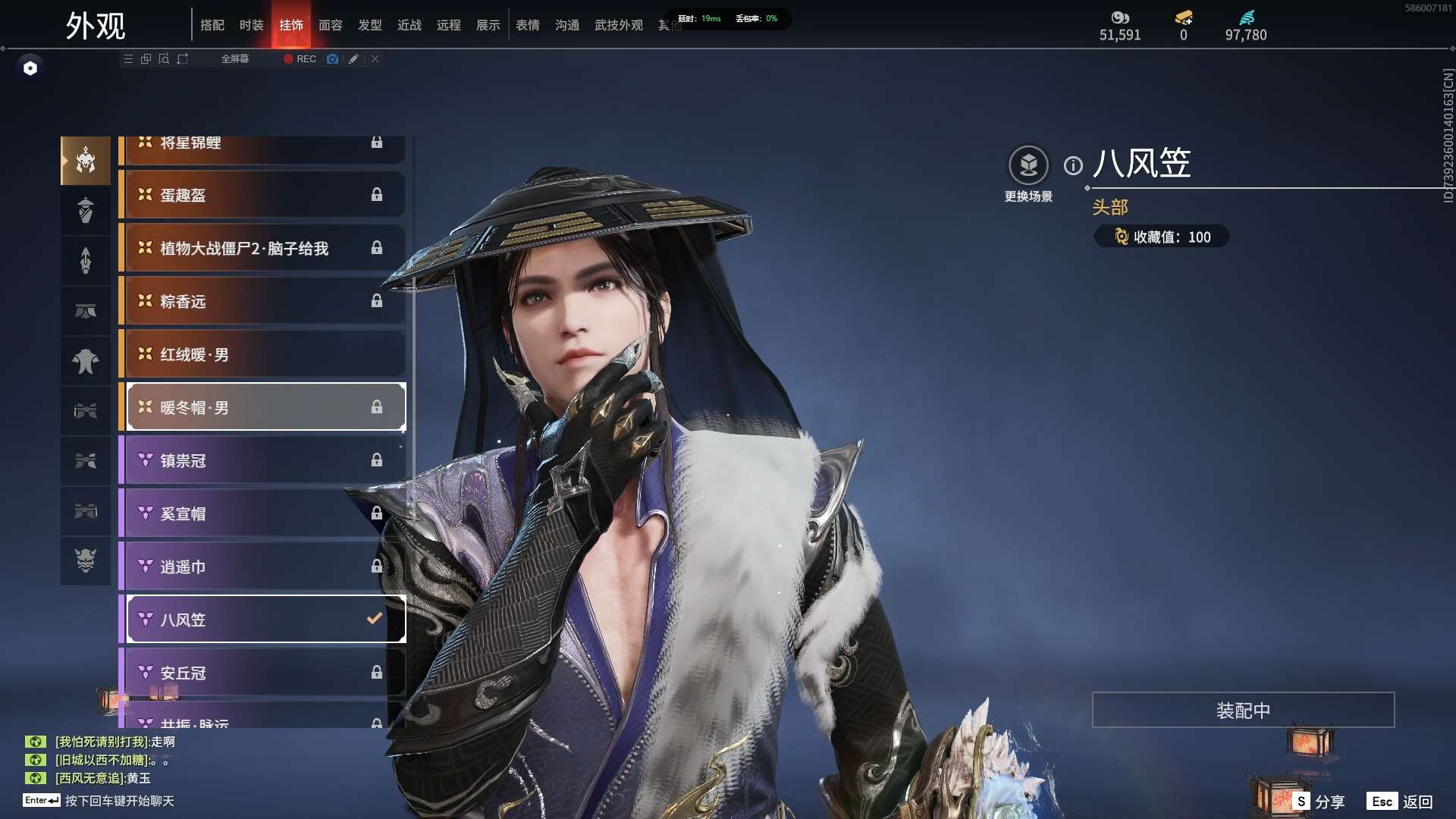Click the 装配中 equip button
Viewport: 1456px width, 819px height.
[x=1243, y=710]
